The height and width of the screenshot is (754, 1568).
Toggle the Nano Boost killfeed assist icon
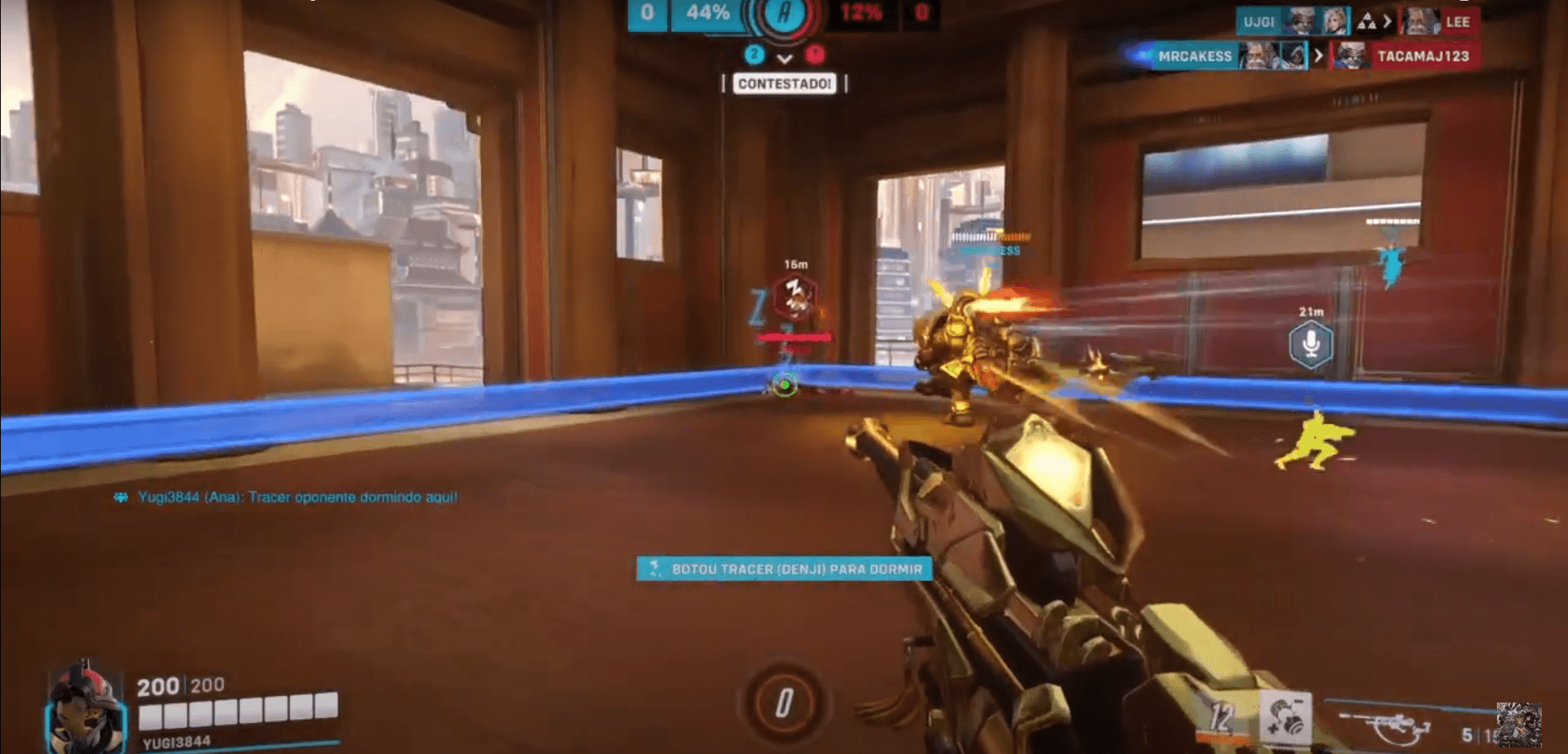[1367, 22]
